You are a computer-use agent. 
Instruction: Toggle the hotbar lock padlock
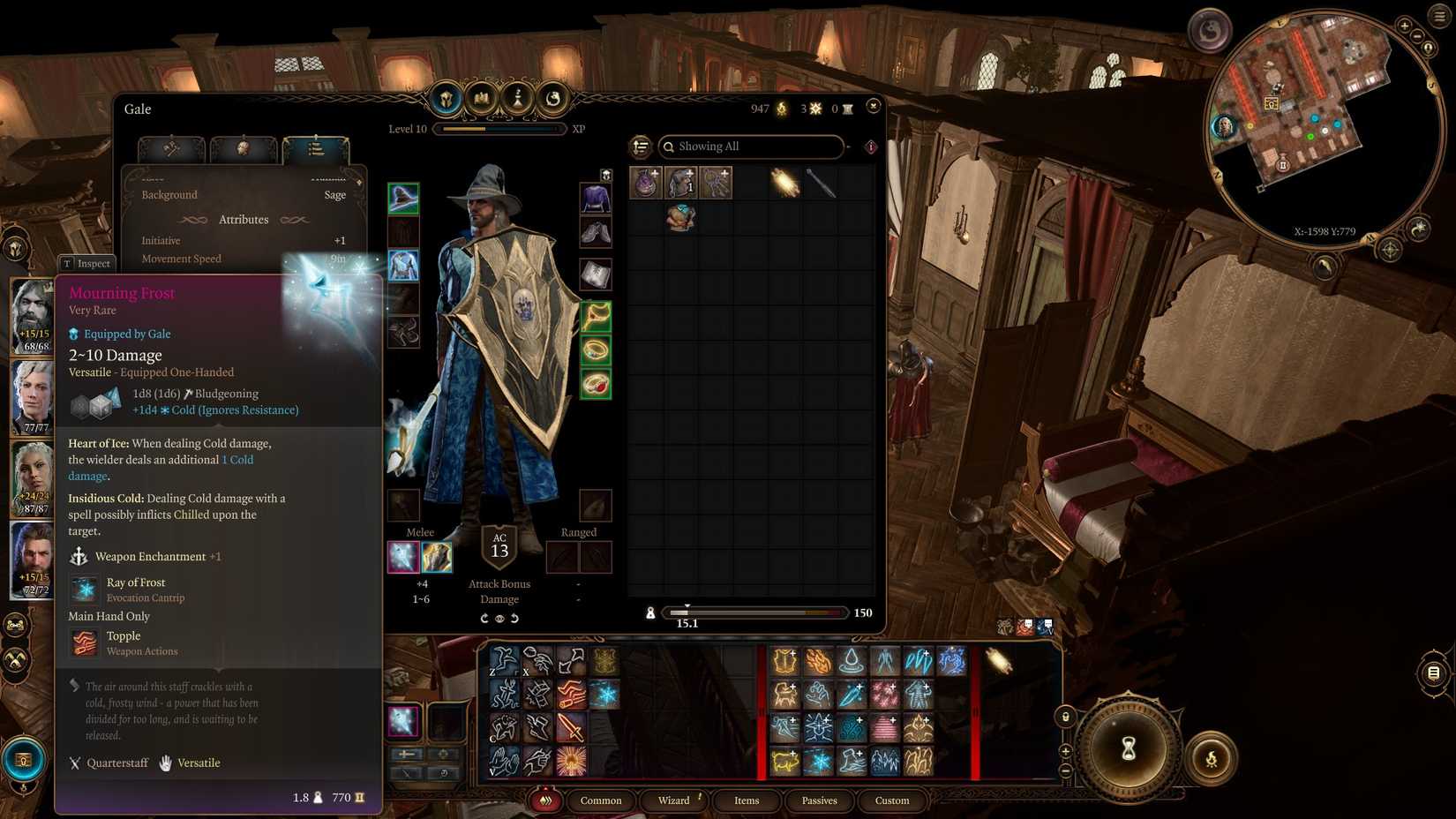coord(1066,716)
